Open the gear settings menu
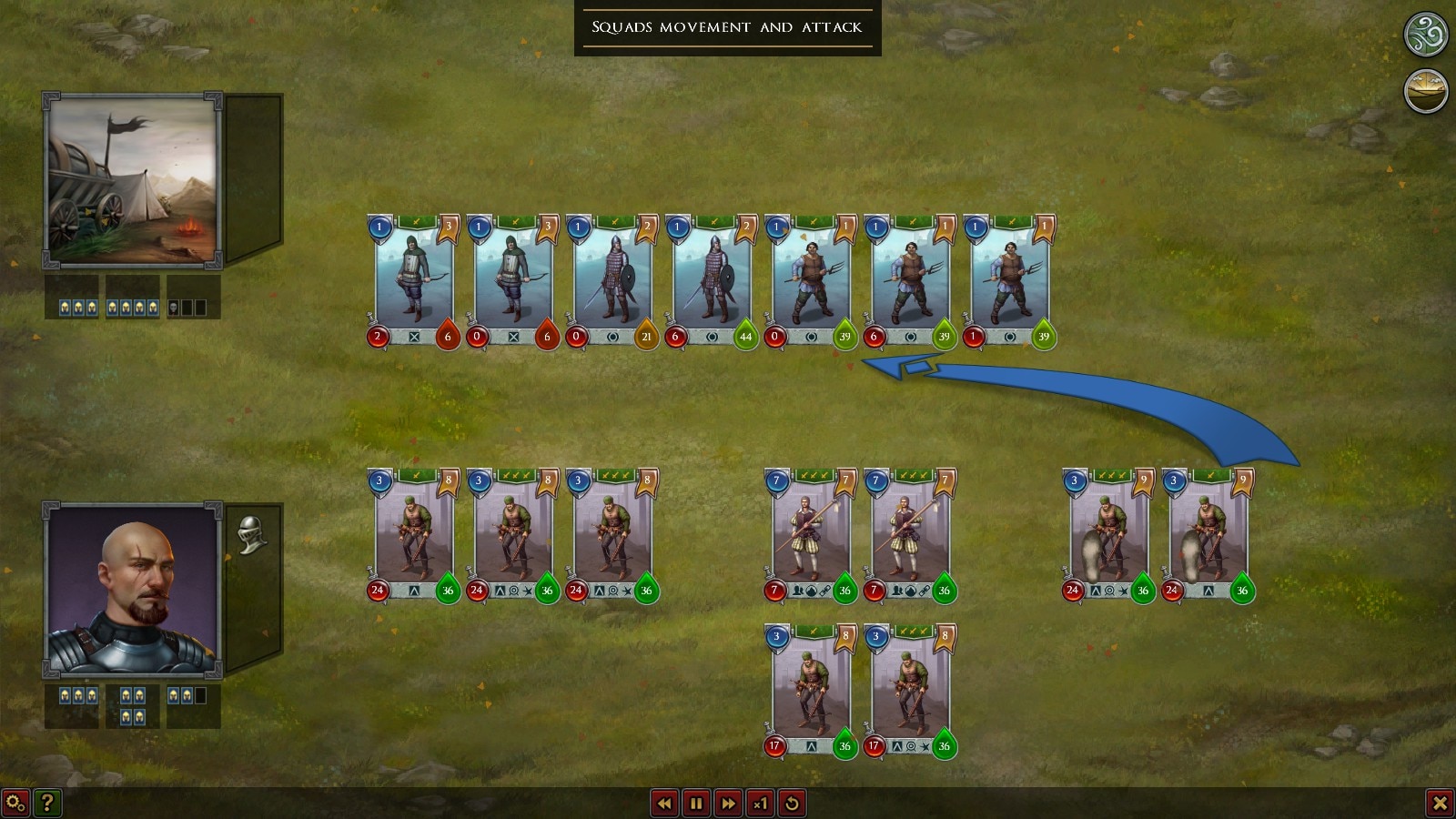This screenshot has width=1456, height=819. point(15,803)
